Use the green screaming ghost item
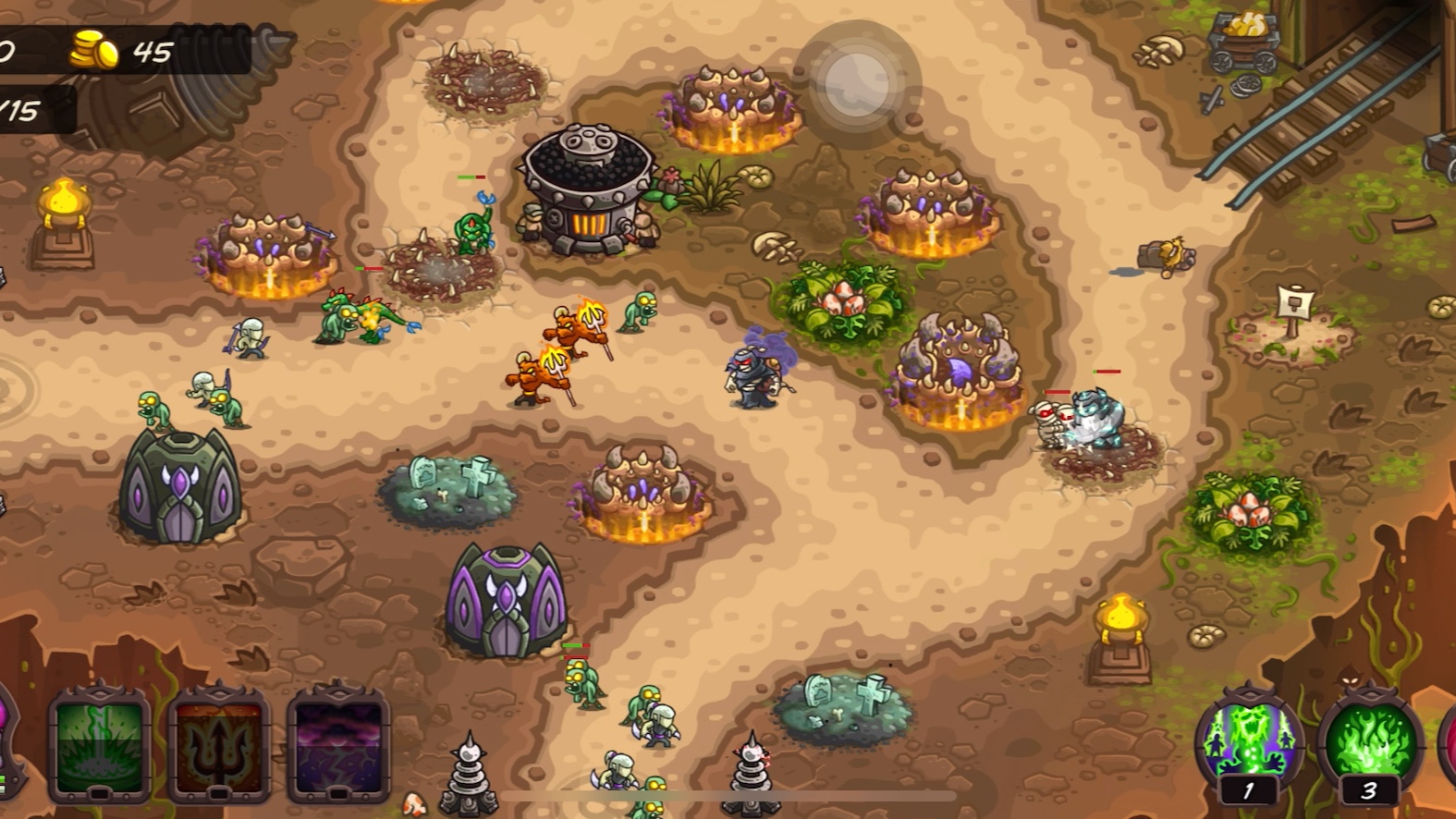 (x=1249, y=741)
